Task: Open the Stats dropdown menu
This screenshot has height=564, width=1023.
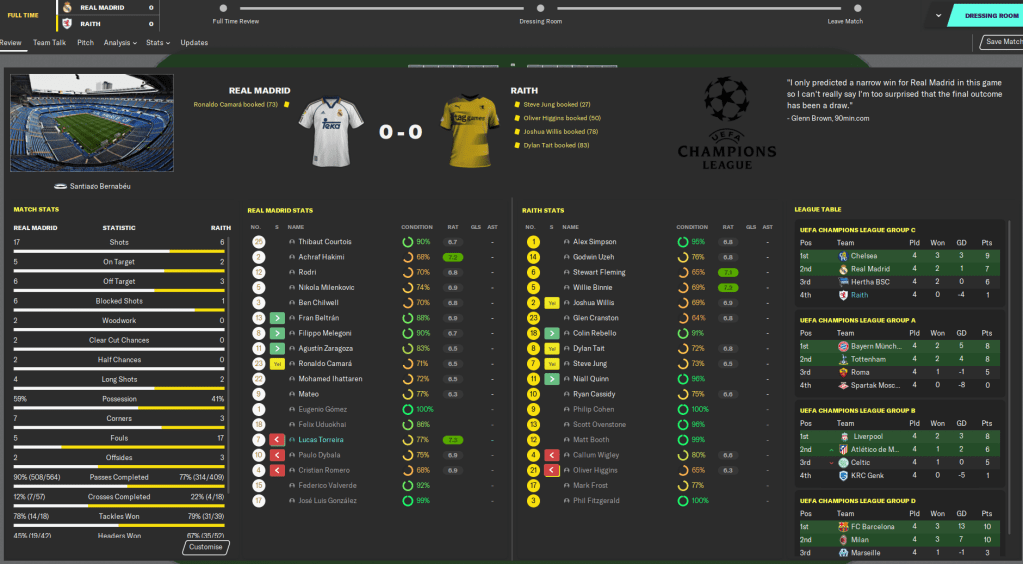Action: pyautogui.click(x=157, y=43)
